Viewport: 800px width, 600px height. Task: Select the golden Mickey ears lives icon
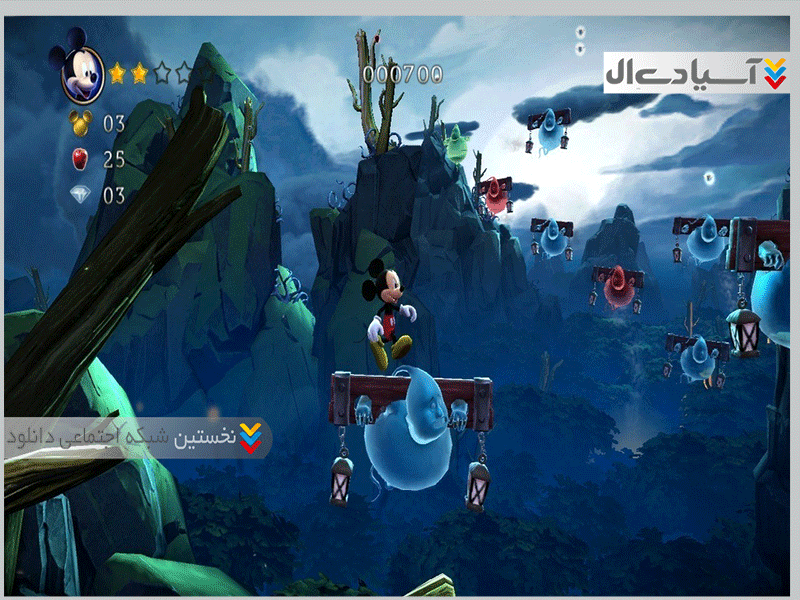[80, 124]
